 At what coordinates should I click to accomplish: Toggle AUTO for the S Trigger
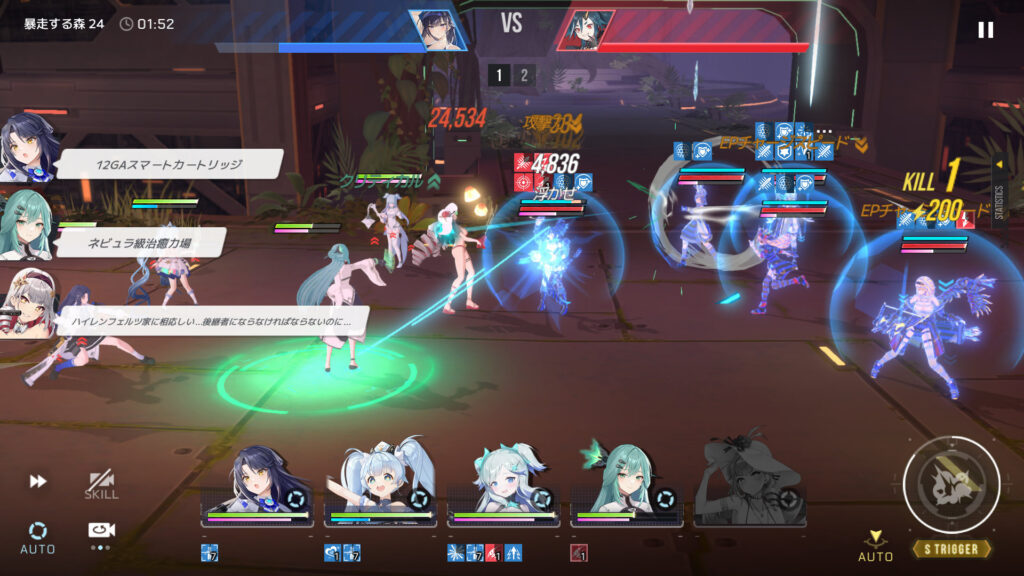876,545
